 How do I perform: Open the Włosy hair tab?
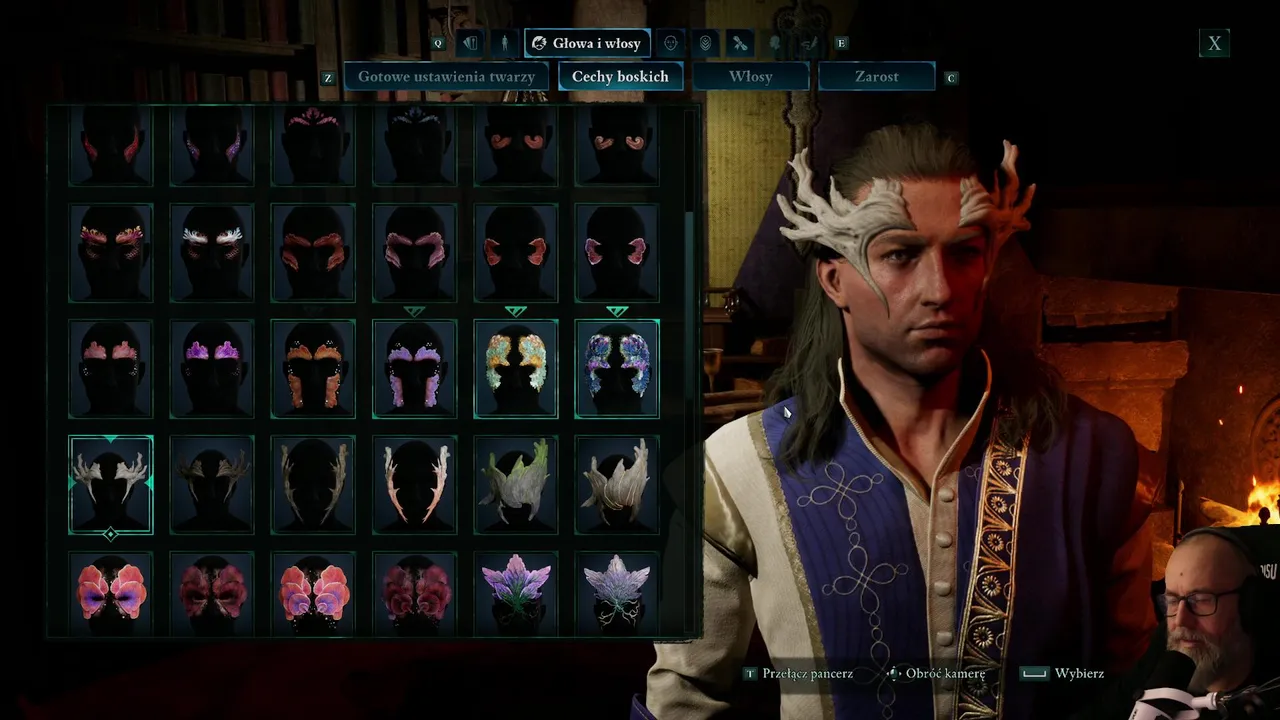pyautogui.click(x=750, y=77)
